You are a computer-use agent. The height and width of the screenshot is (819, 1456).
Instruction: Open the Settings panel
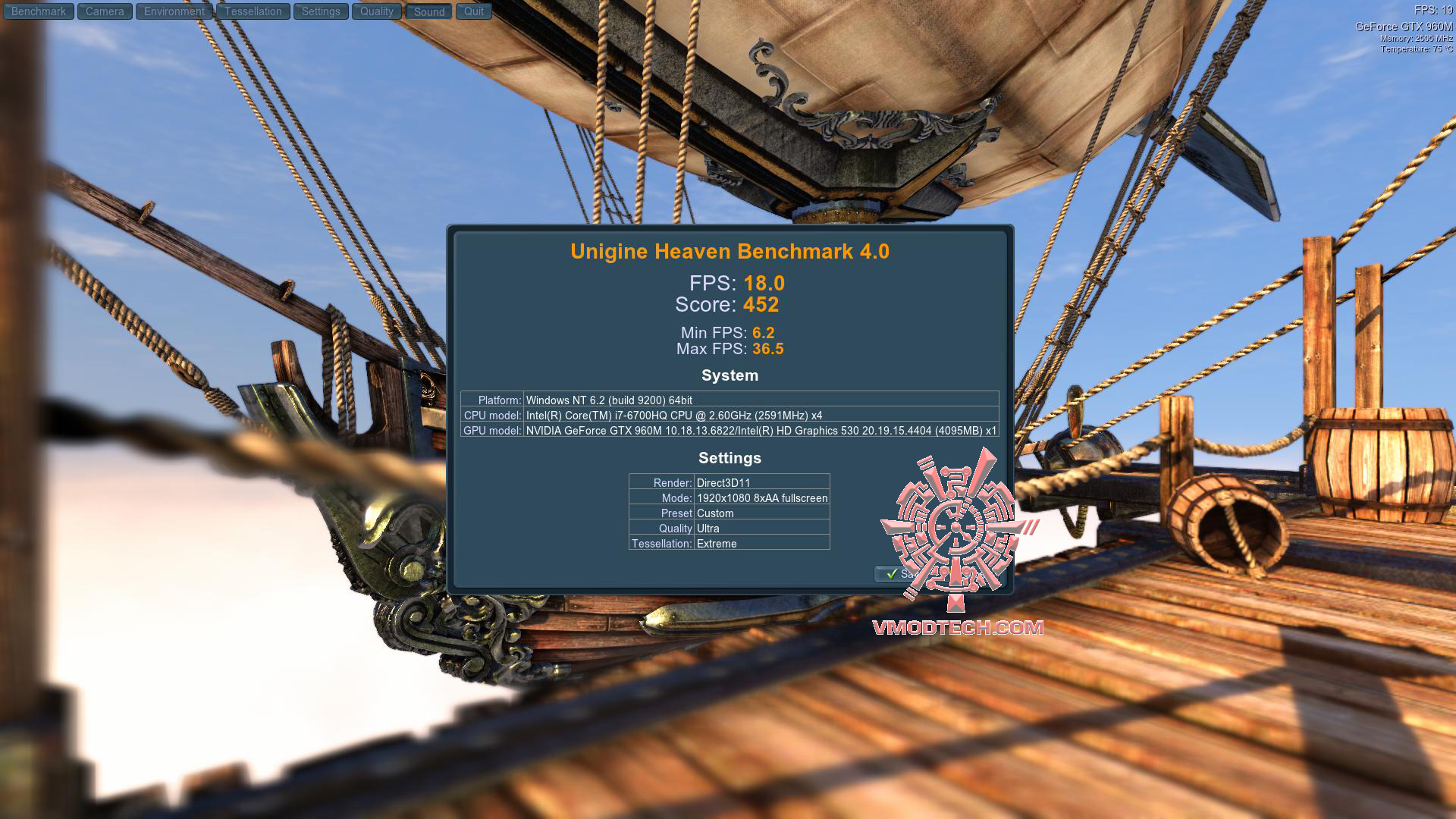(x=321, y=11)
